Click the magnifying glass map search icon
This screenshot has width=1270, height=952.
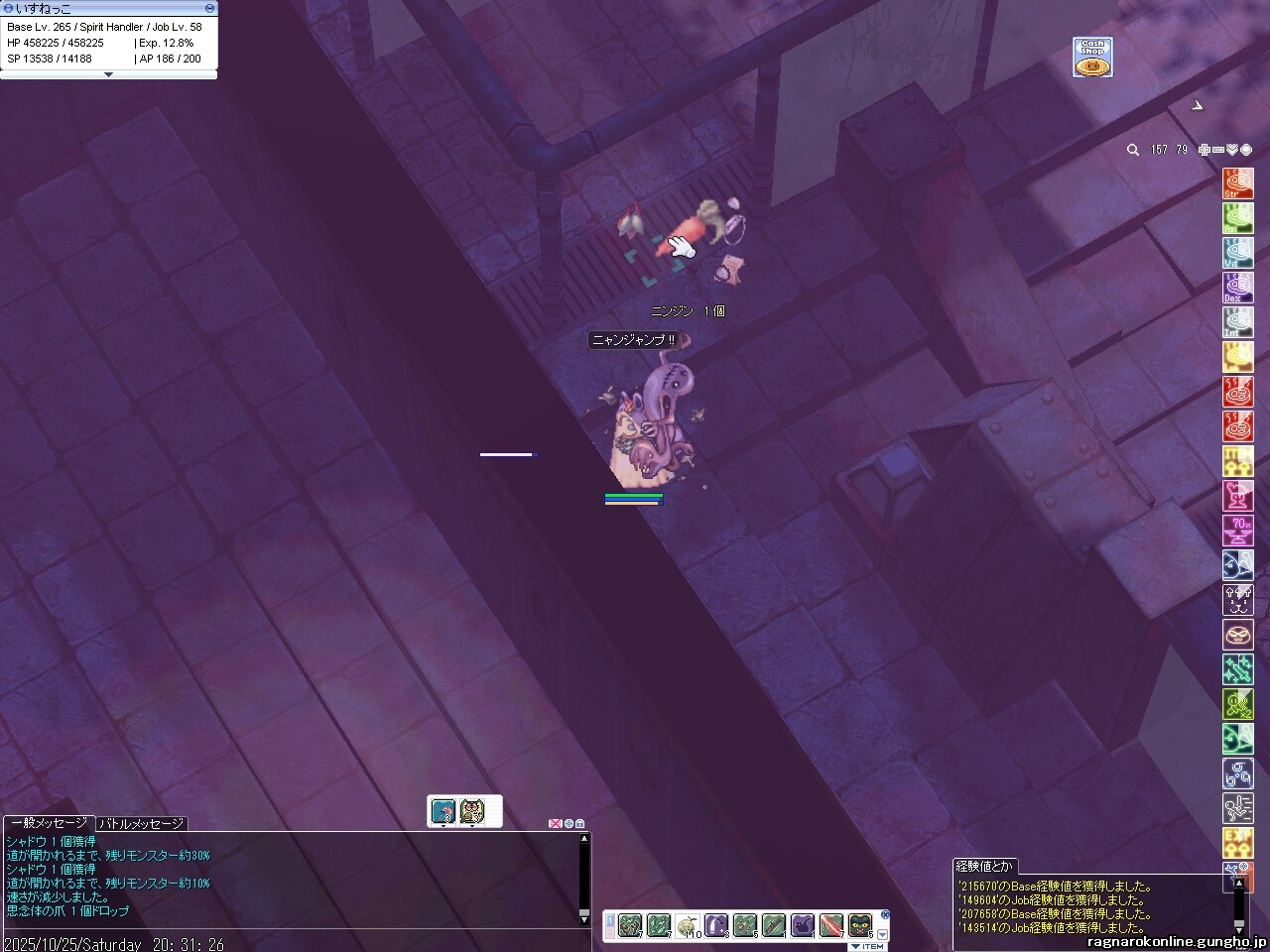click(x=1133, y=150)
